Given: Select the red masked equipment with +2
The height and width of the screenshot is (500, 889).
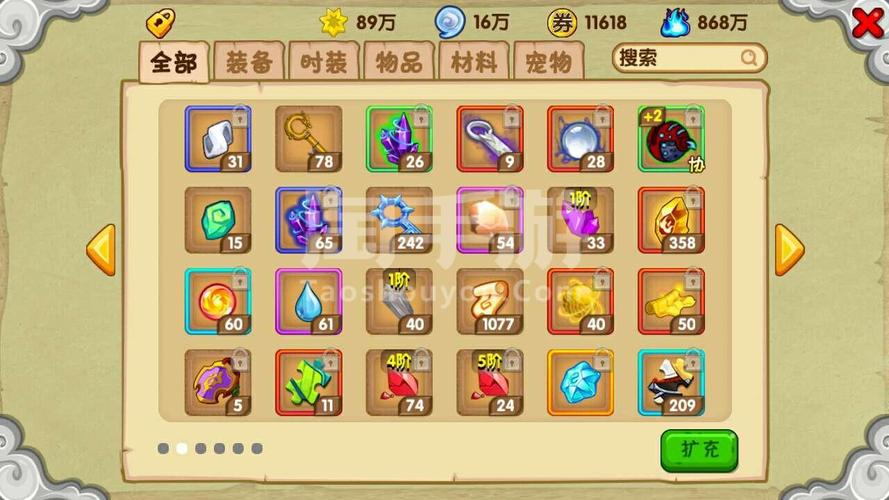Looking at the screenshot, I should click(671, 139).
